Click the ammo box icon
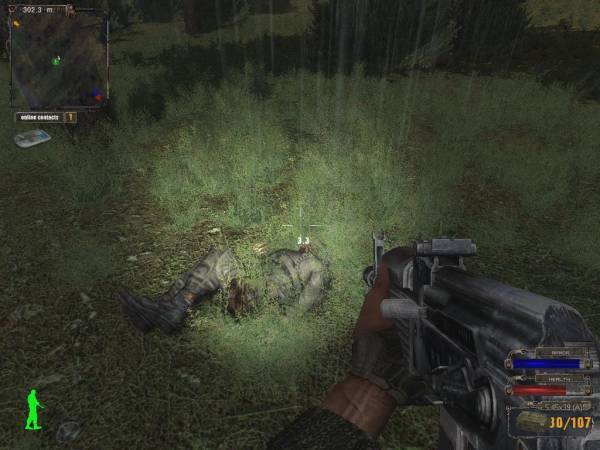Screen dimensions: 600x450 point(531,422)
